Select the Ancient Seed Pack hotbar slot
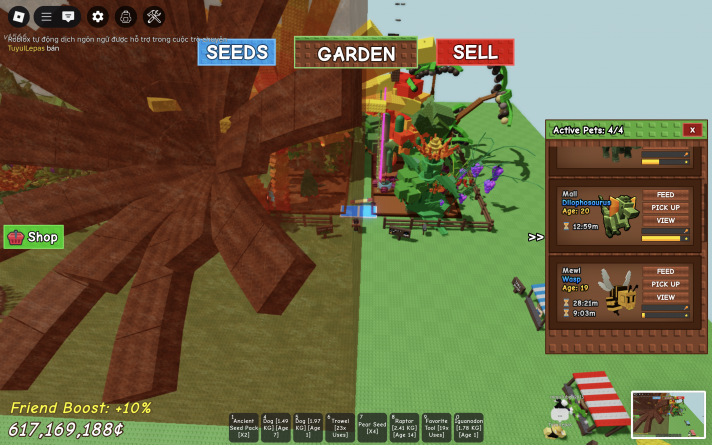This screenshot has width=712, height=445. point(245,427)
